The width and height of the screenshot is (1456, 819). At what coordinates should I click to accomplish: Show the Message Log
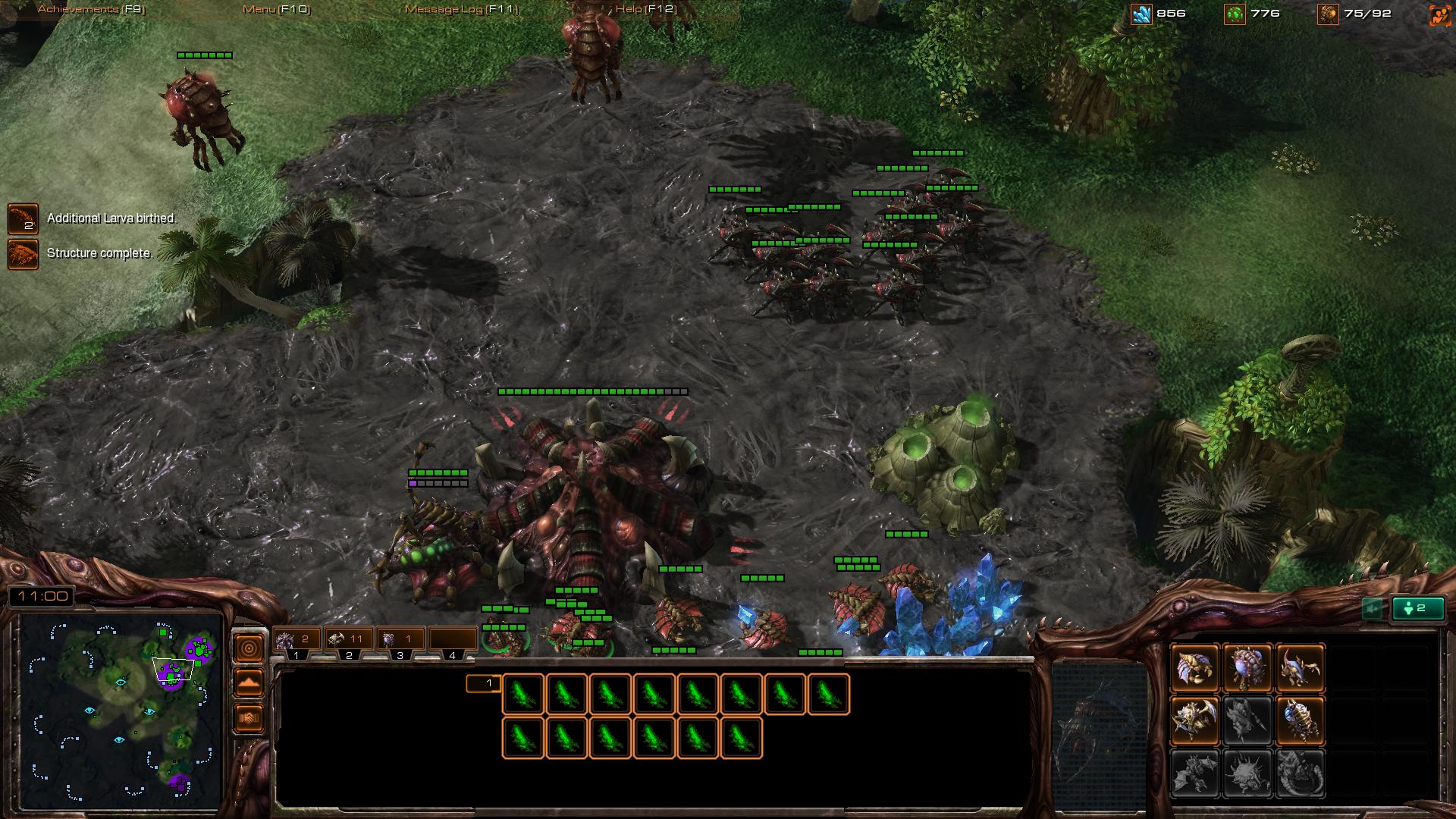[461, 9]
